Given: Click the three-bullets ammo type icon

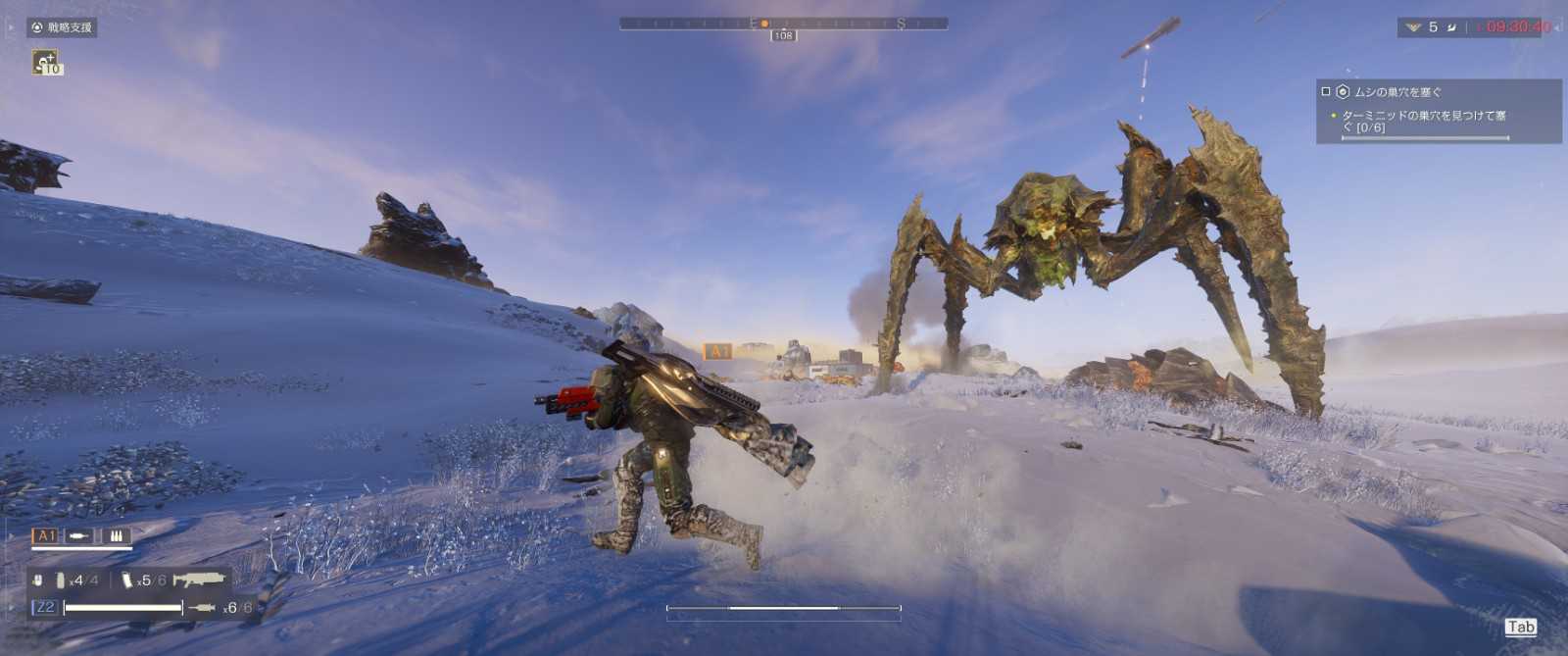Looking at the screenshot, I should click(116, 536).
